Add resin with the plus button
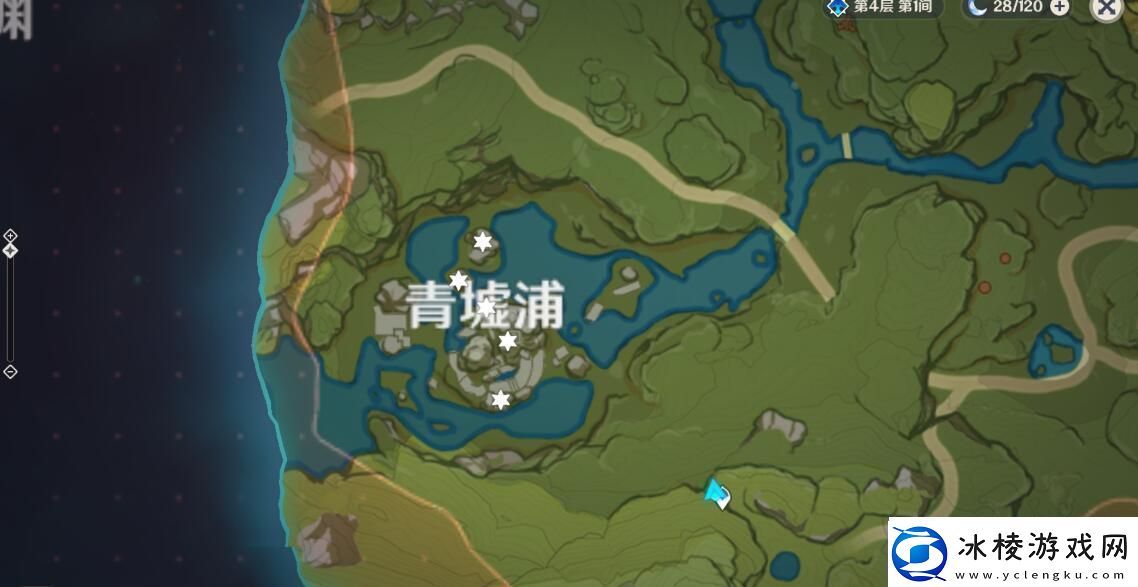The width and height of the screenshot is (1138, 587). pyautogui.click(x=1059, y=7)
